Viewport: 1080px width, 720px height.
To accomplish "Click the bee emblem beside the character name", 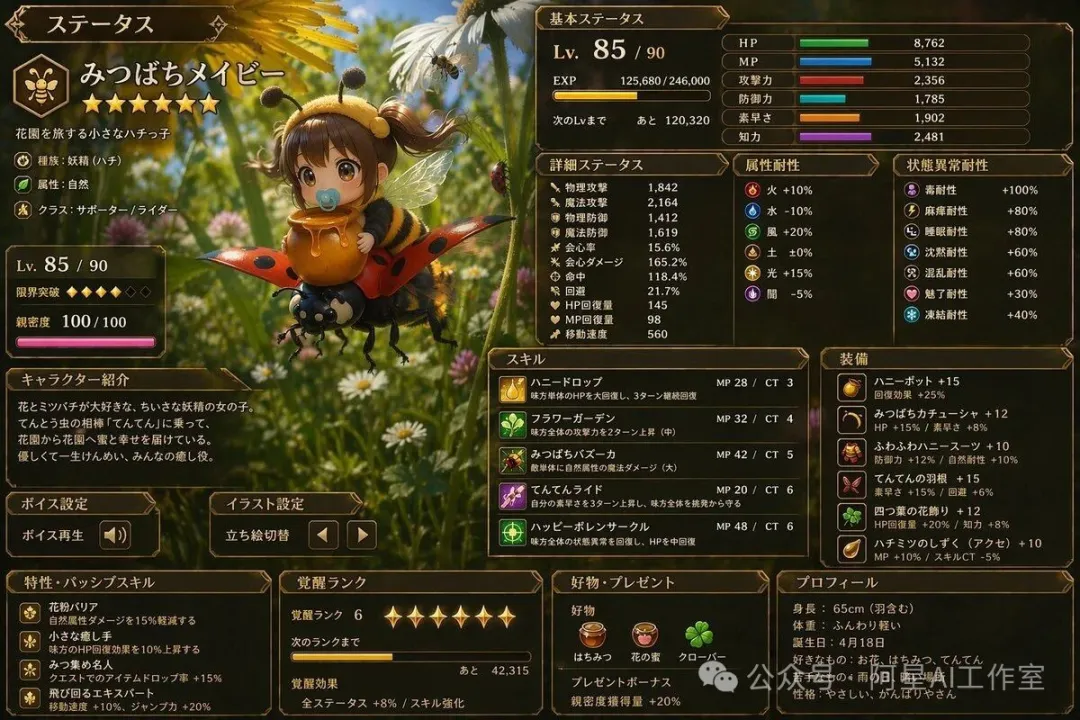I will coord(41,85).
